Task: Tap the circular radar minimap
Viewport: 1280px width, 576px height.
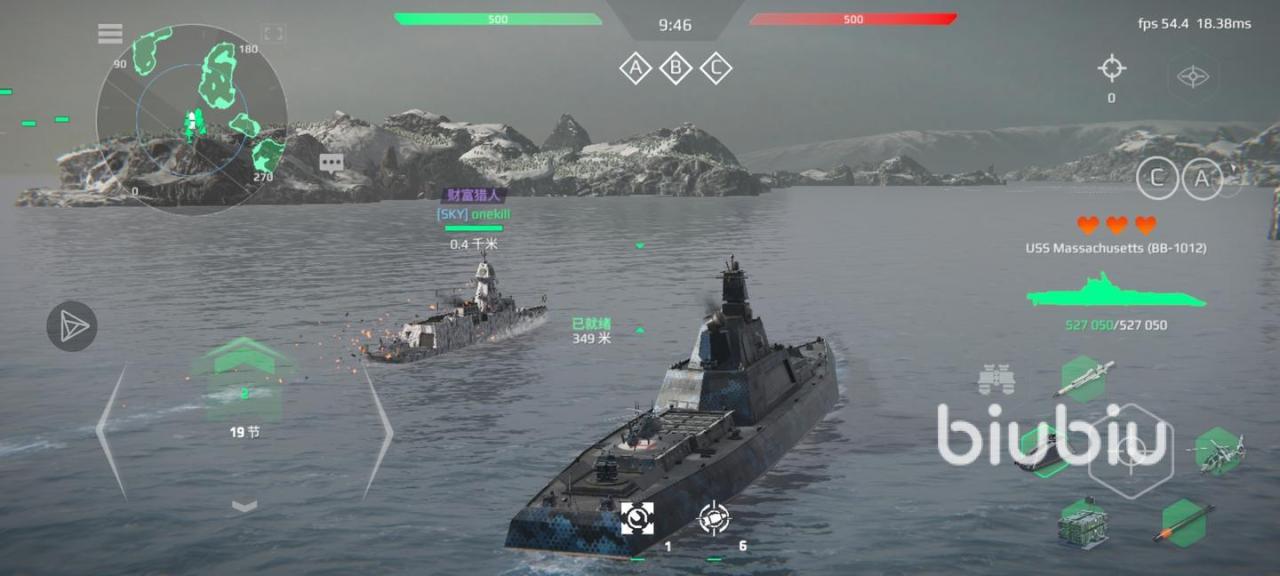Action: [192, 120]
